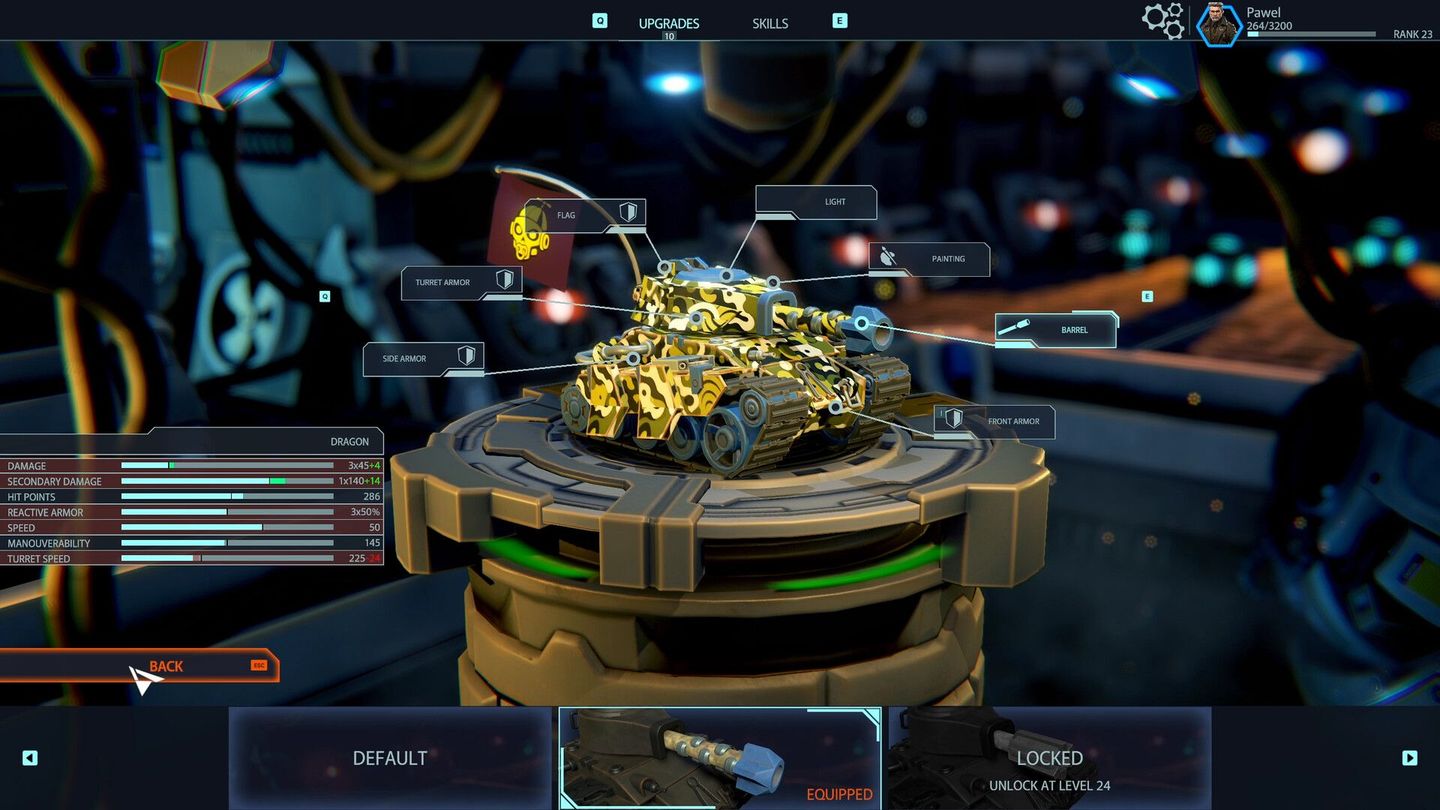Select the equipped barrel thumbnail
This screenshot has width=1440, height=810.
point(719,758)
